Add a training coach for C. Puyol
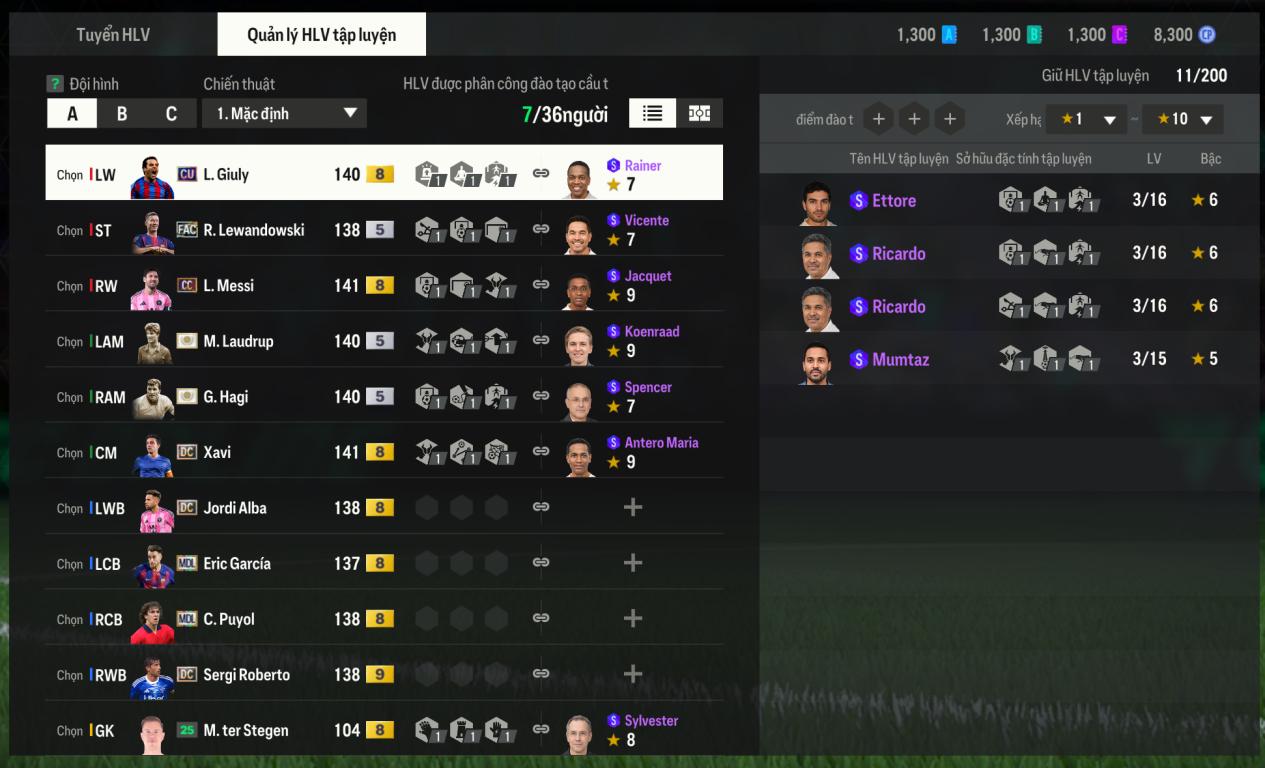Screen dimensions: 1265x768 (x=632, y=619)
